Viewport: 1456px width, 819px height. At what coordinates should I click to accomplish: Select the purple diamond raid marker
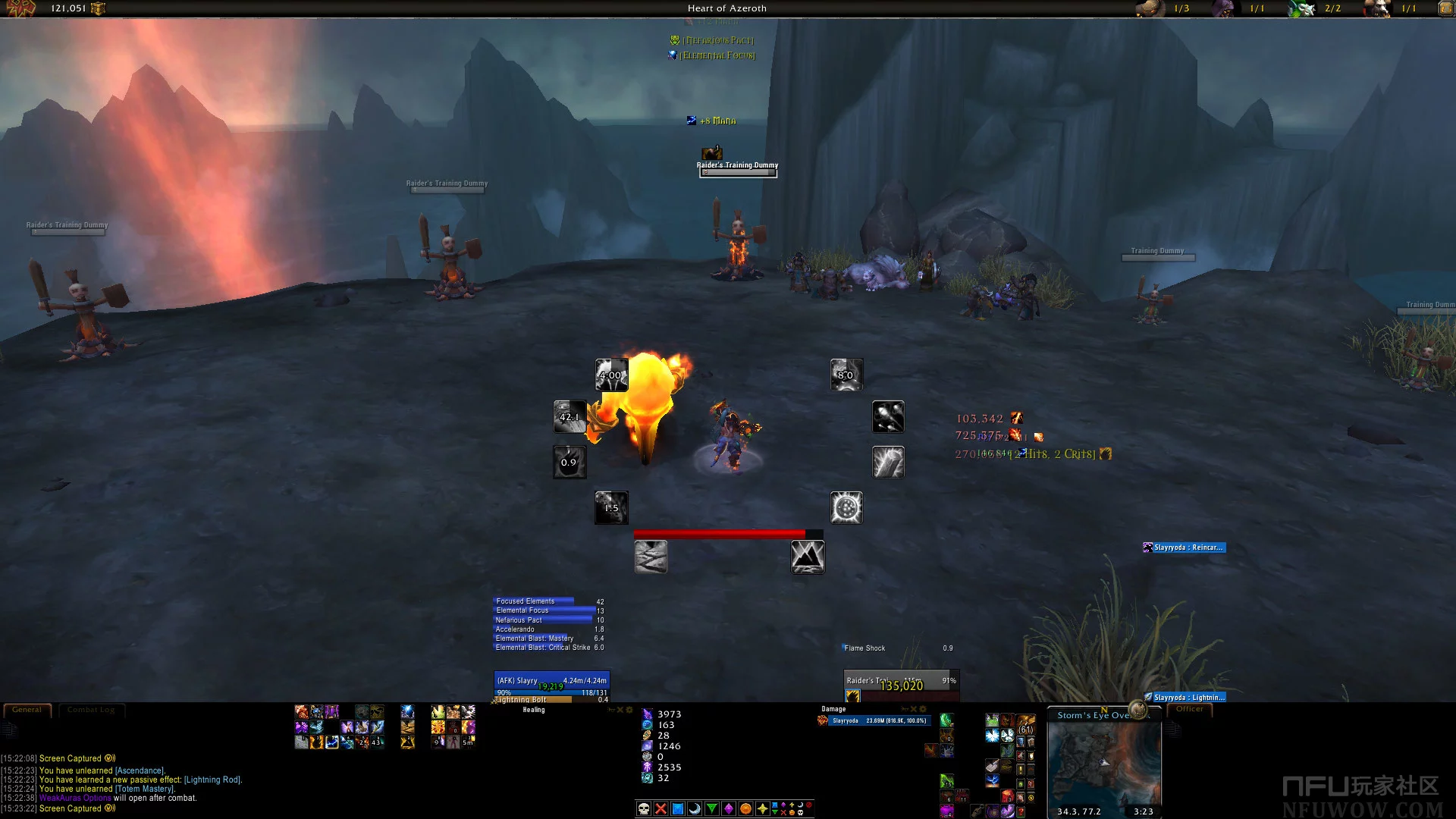tap(729, 808)
